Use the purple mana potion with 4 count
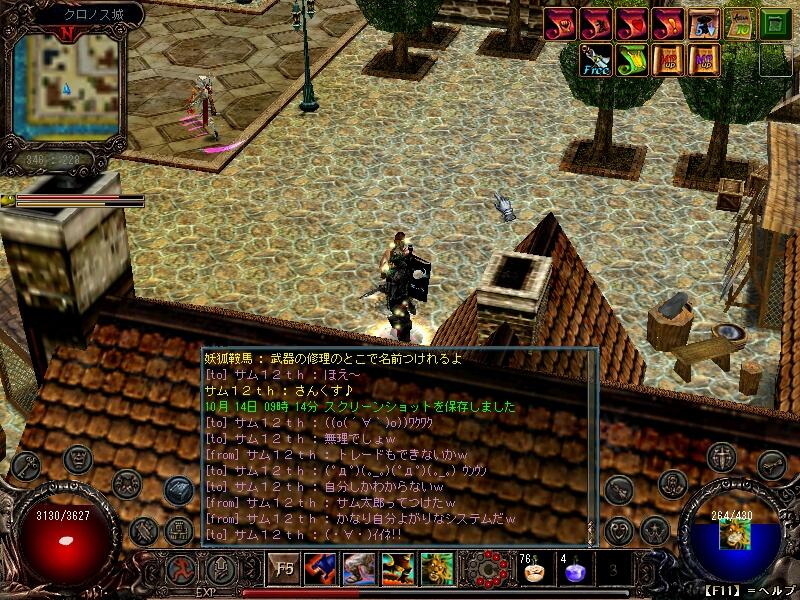 [x=575, y=572]
